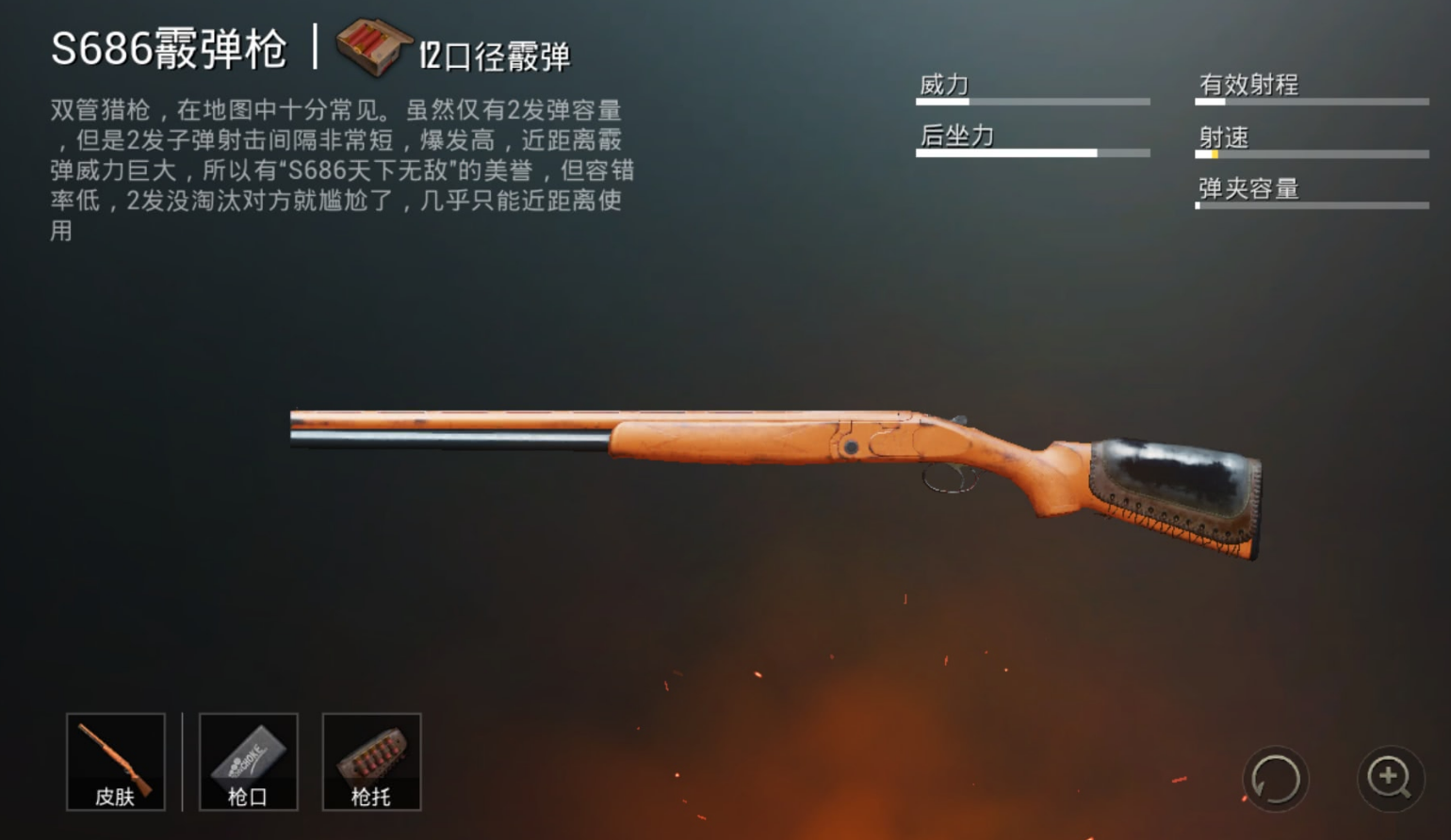1451x840 pixels.
Task: Select the 枪口 slot label text
Action: (x=247, y=797)
